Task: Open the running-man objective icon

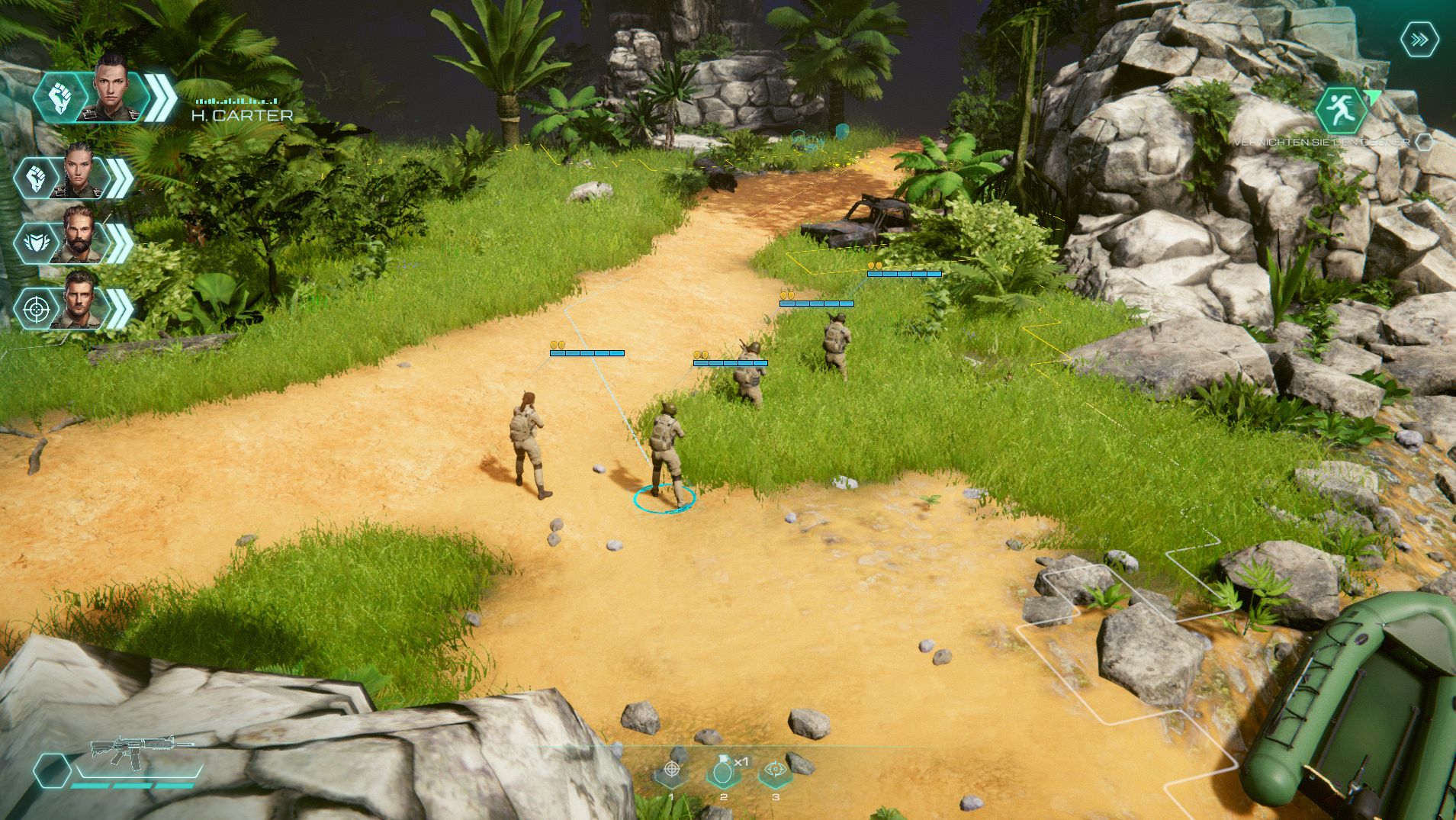Action: [1340, 111]
